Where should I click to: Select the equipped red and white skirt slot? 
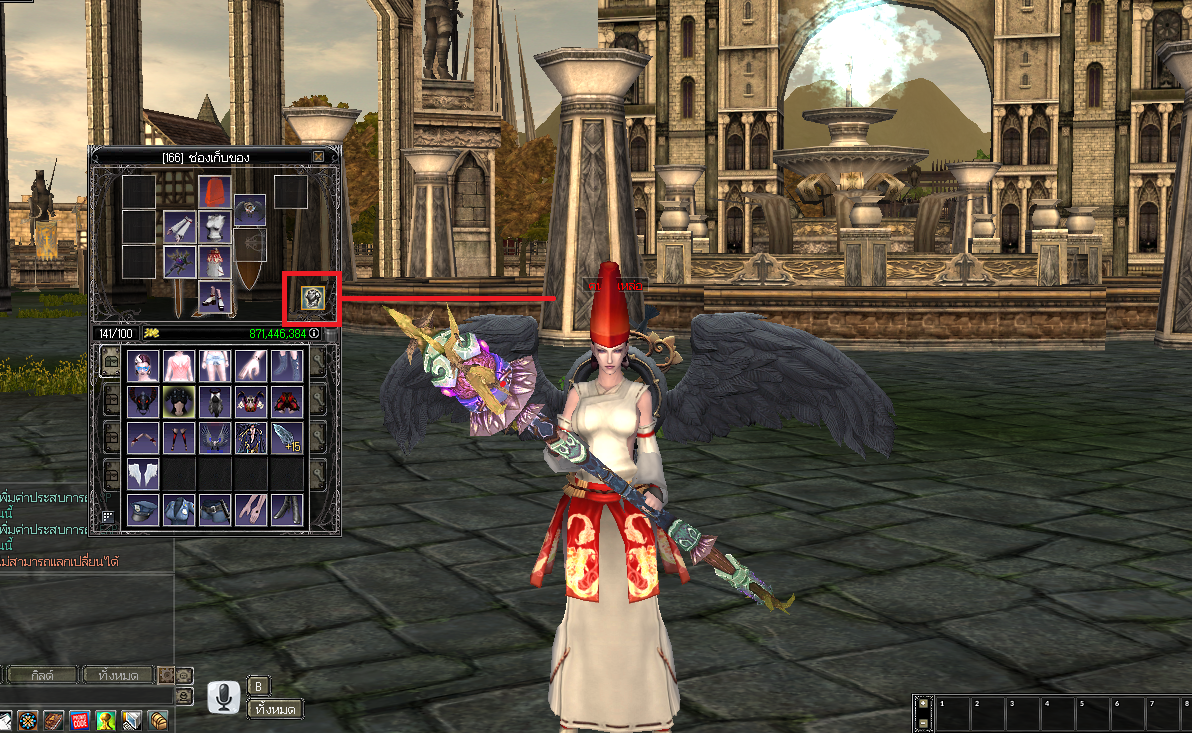click(214, 262)
